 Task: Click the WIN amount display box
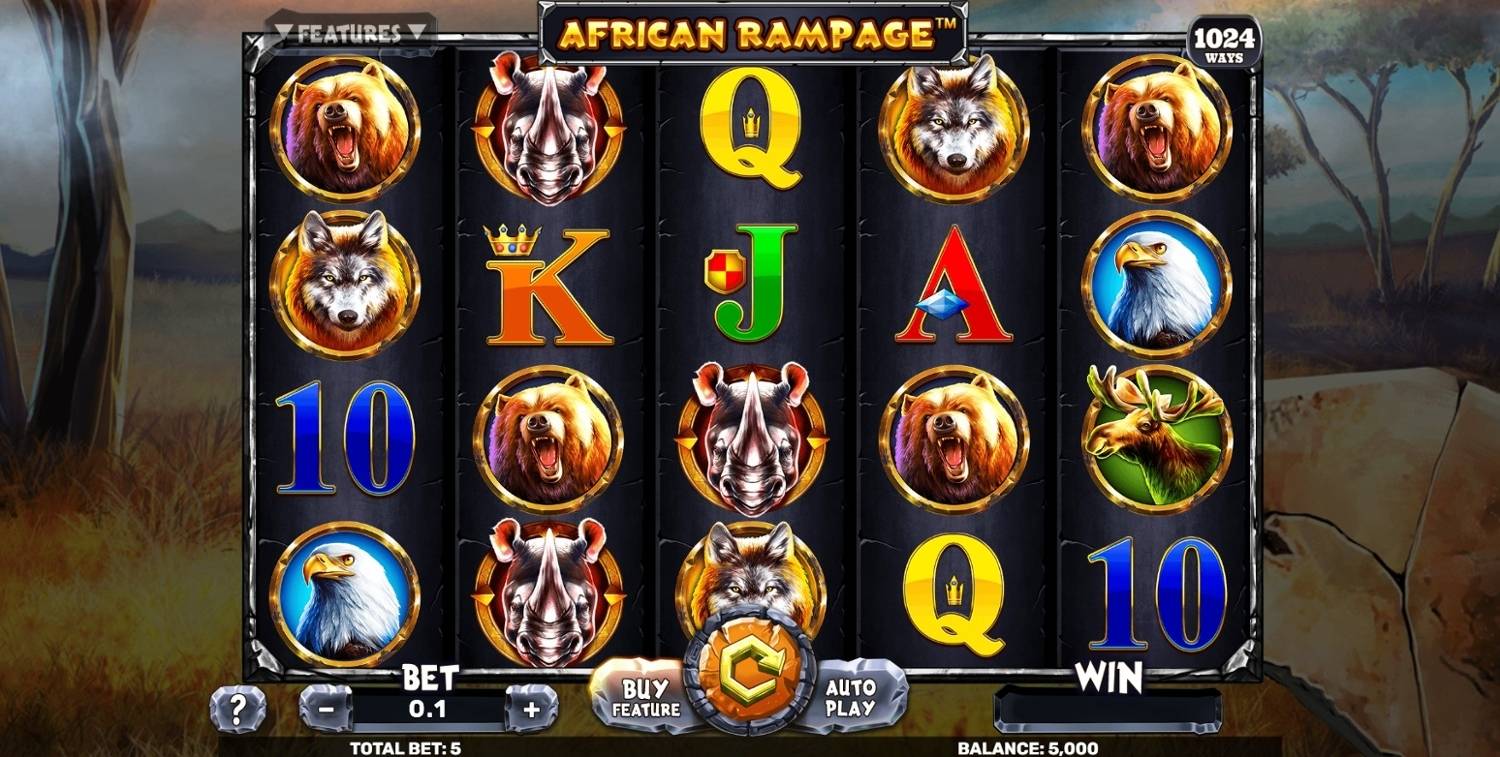[1110, 712]
